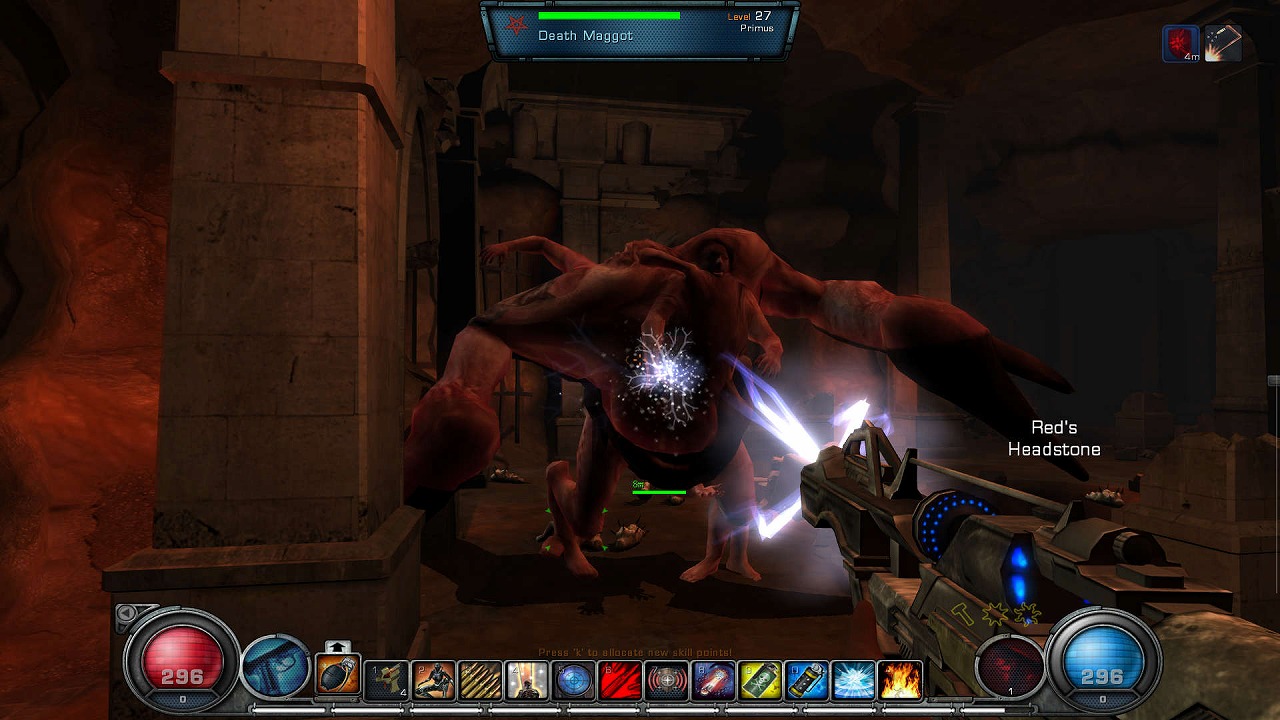This screenshot has height=720, width=1280.
Task: Select the golden bullets skill icon
Action: 480,680
